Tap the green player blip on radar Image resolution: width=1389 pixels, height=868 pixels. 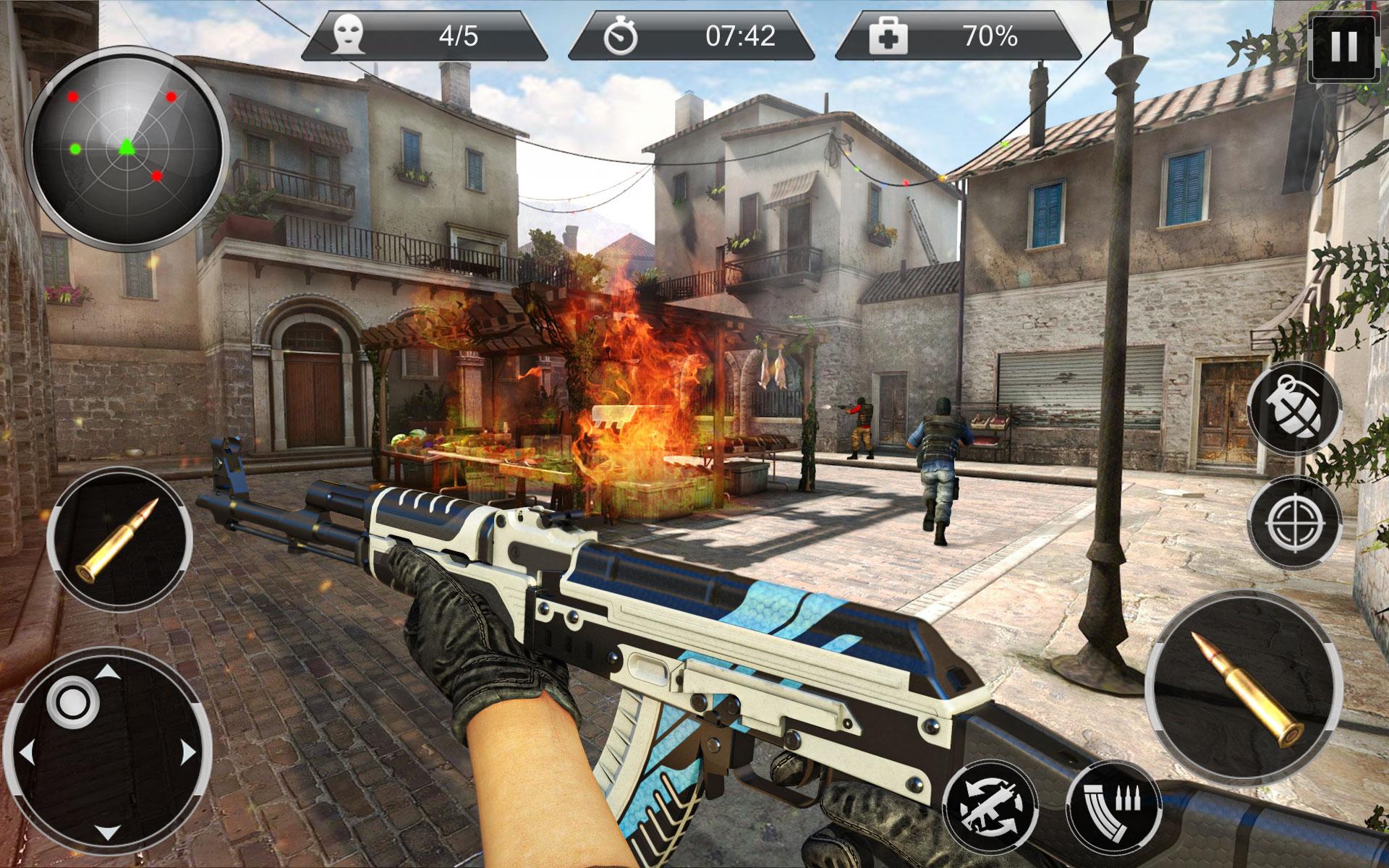[127, 148]
